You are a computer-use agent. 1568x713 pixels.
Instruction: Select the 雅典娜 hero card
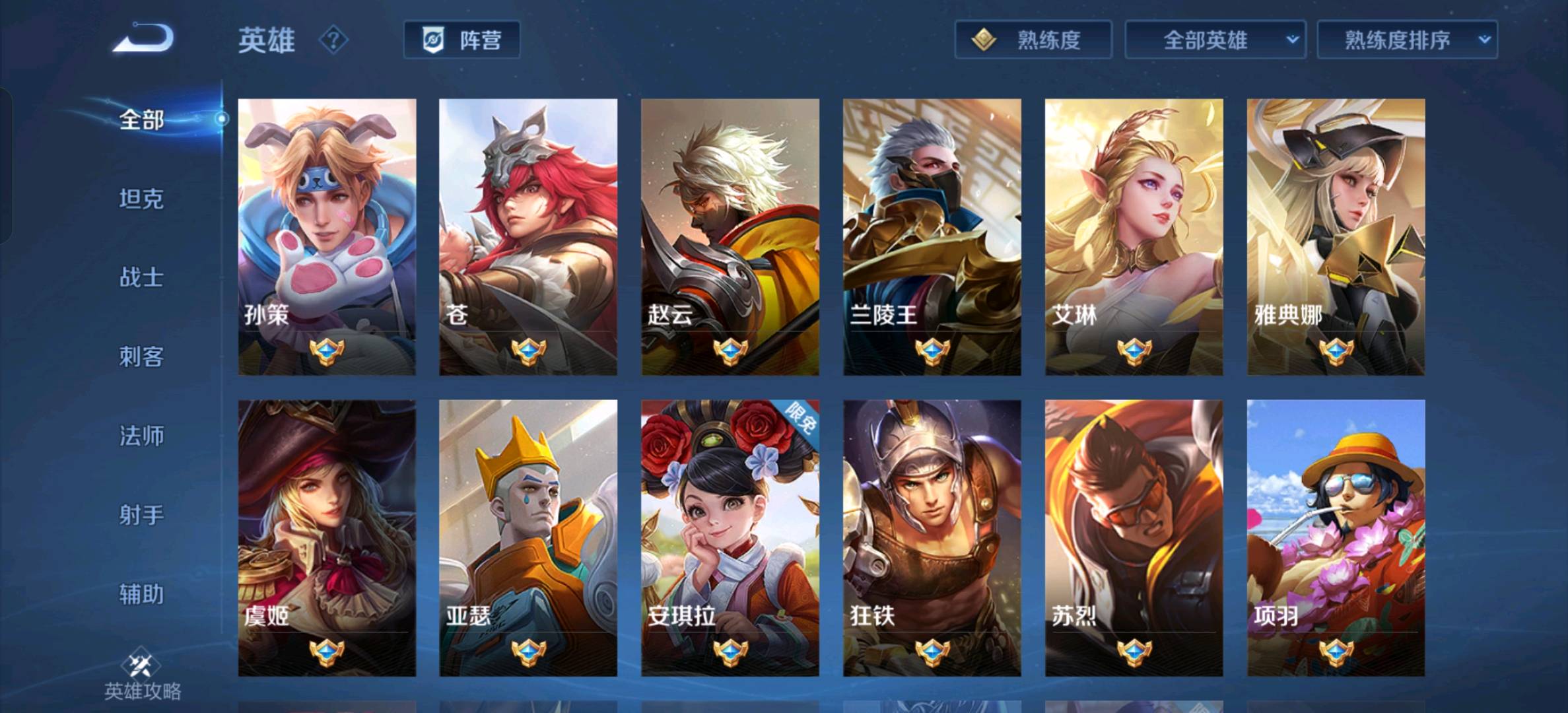click(x=1336, y=237)
